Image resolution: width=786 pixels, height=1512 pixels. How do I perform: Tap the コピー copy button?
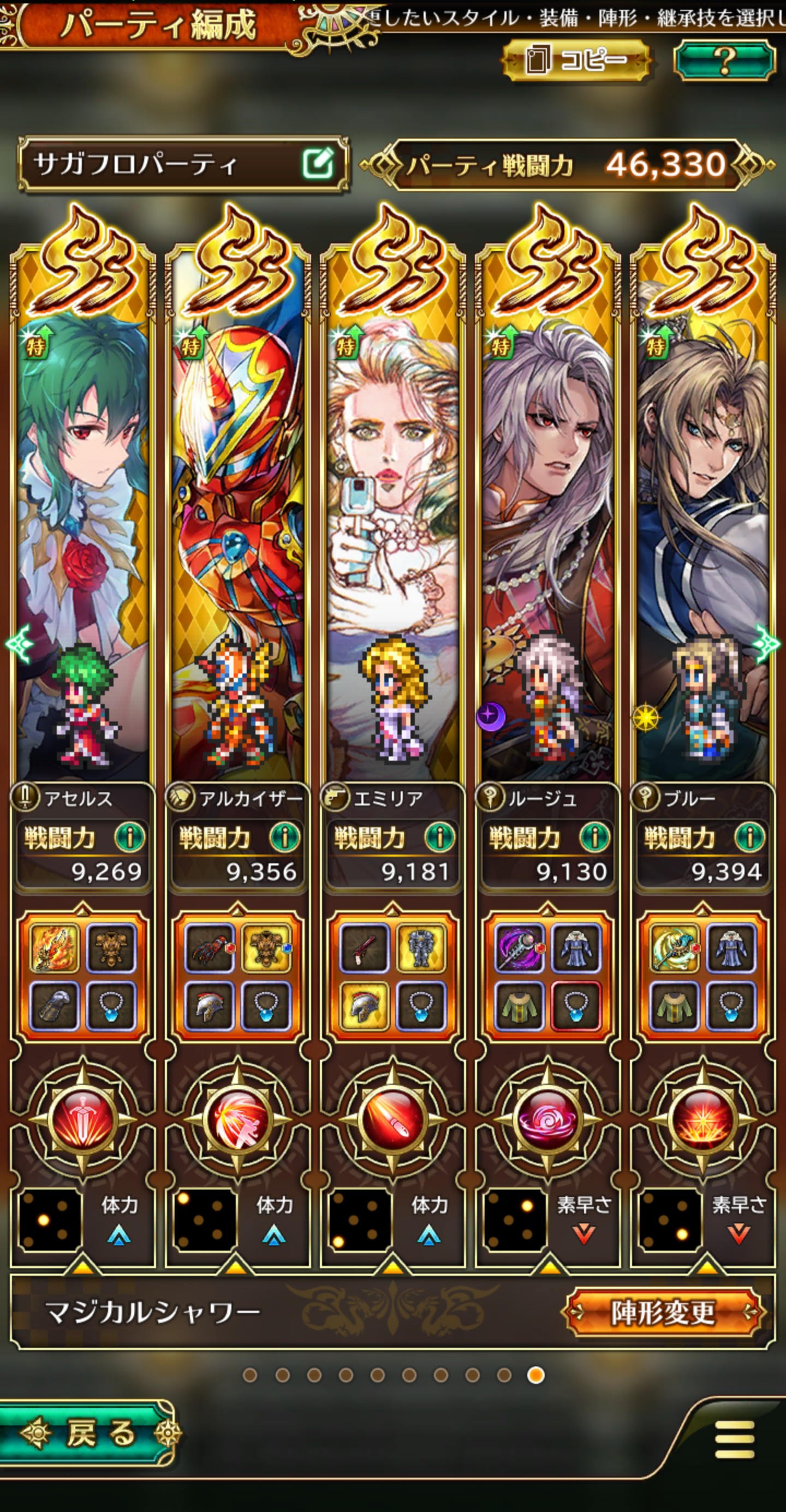click(576, 59)
